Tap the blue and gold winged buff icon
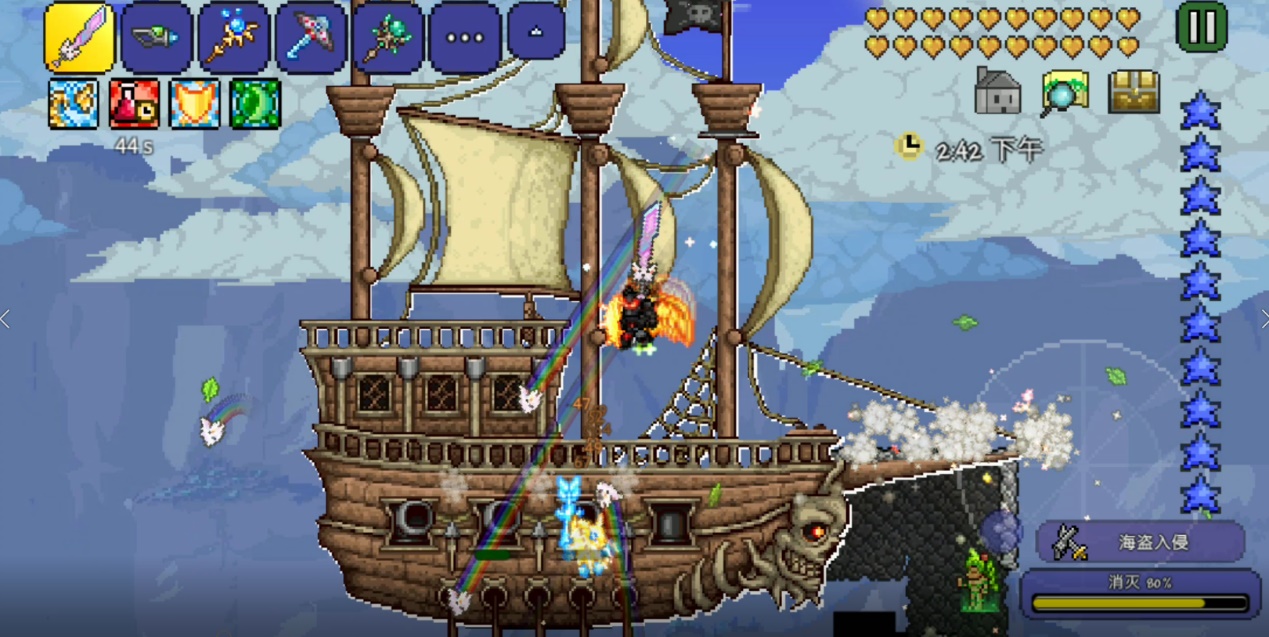 click(x=74, y=104)
